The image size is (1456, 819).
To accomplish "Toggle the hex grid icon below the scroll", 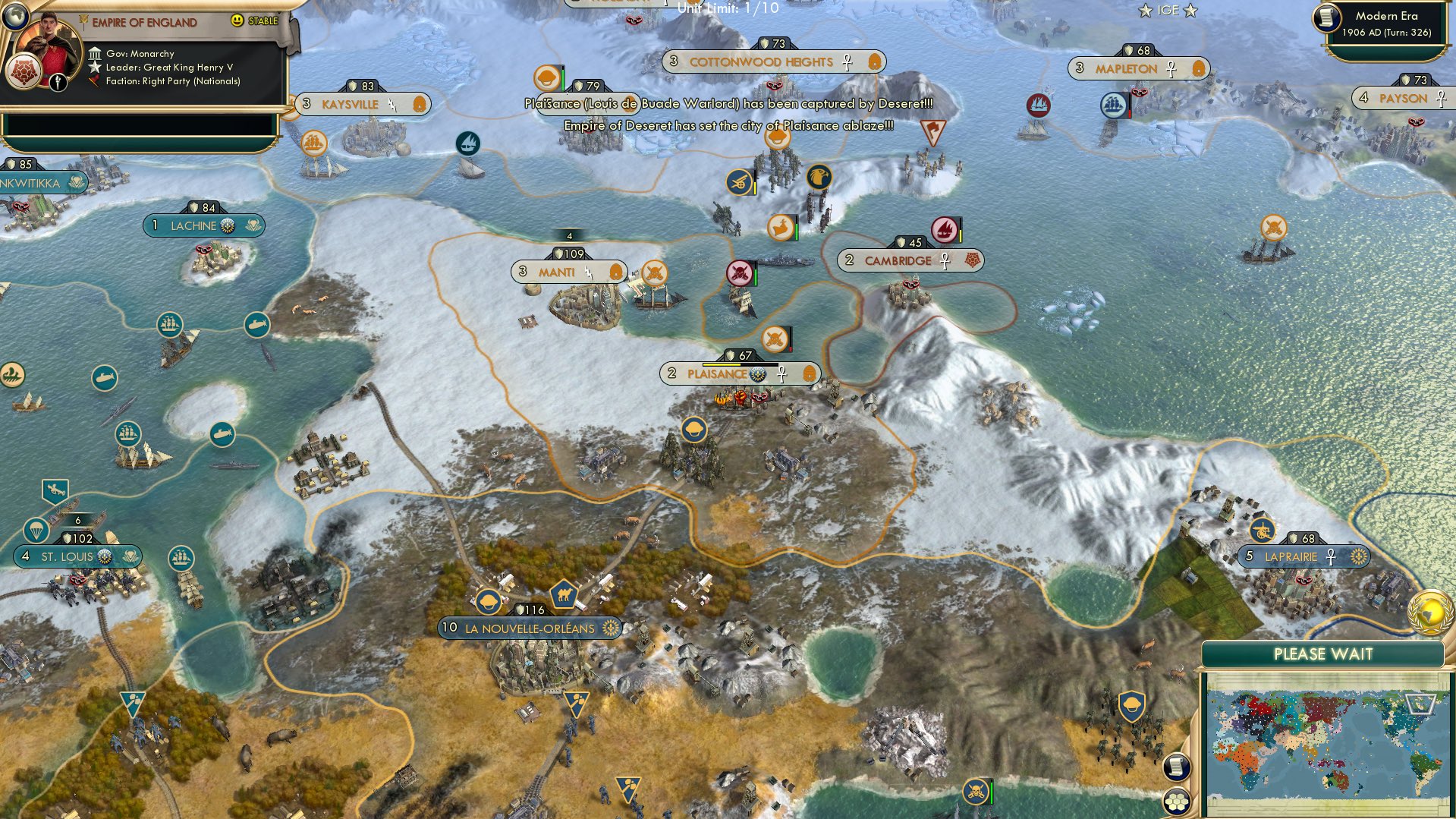I will pyautogui.click(x=1177, y=802).
